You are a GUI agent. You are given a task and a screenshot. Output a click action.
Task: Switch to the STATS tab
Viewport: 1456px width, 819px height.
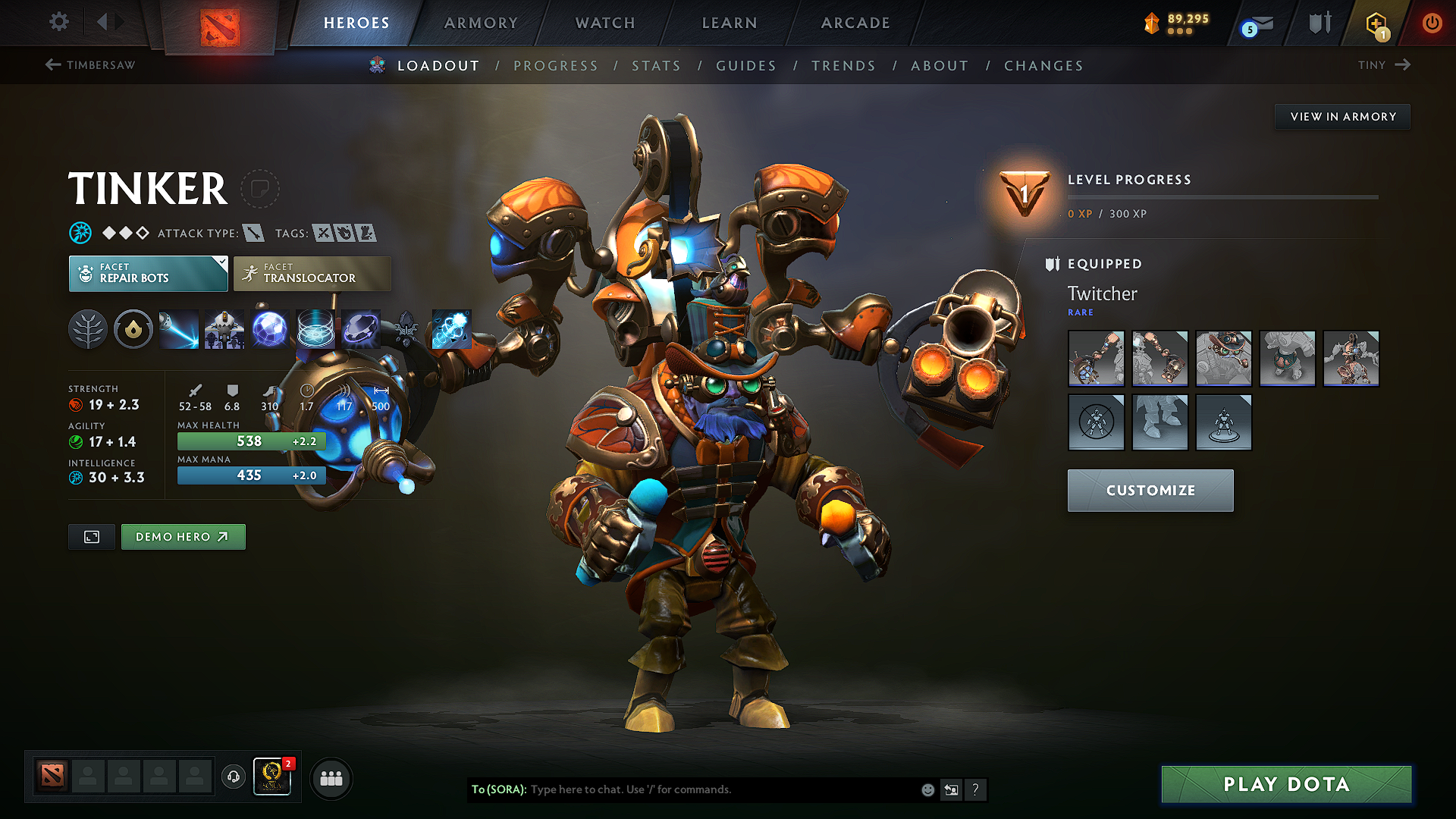656,66
